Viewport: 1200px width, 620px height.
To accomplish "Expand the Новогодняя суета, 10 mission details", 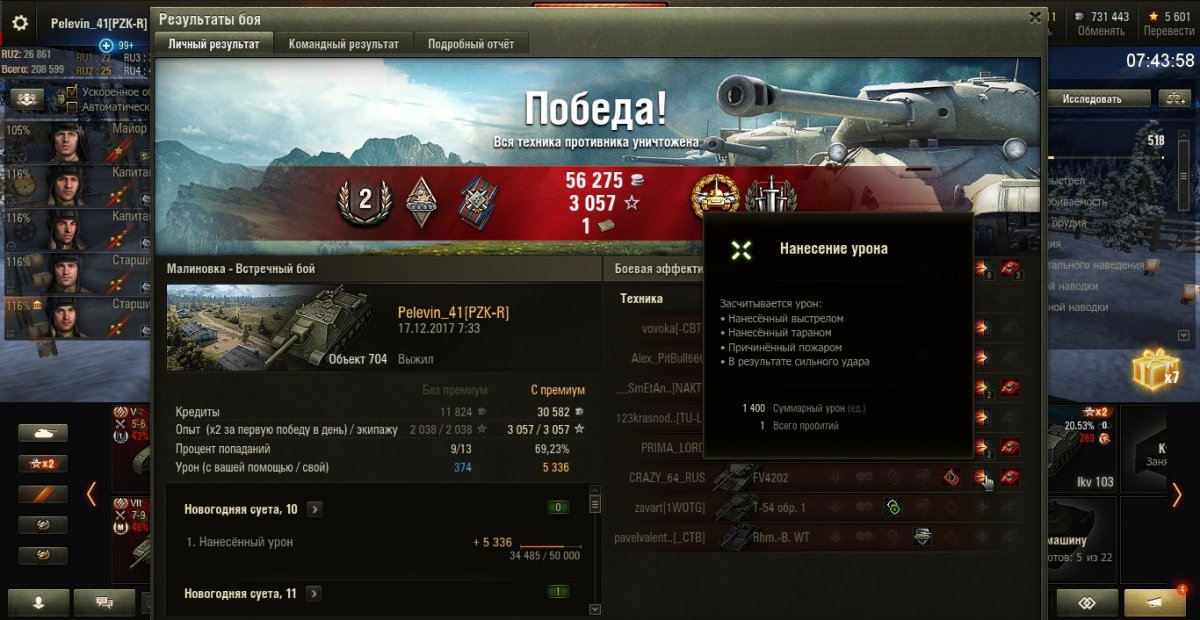I will point(315,509).
